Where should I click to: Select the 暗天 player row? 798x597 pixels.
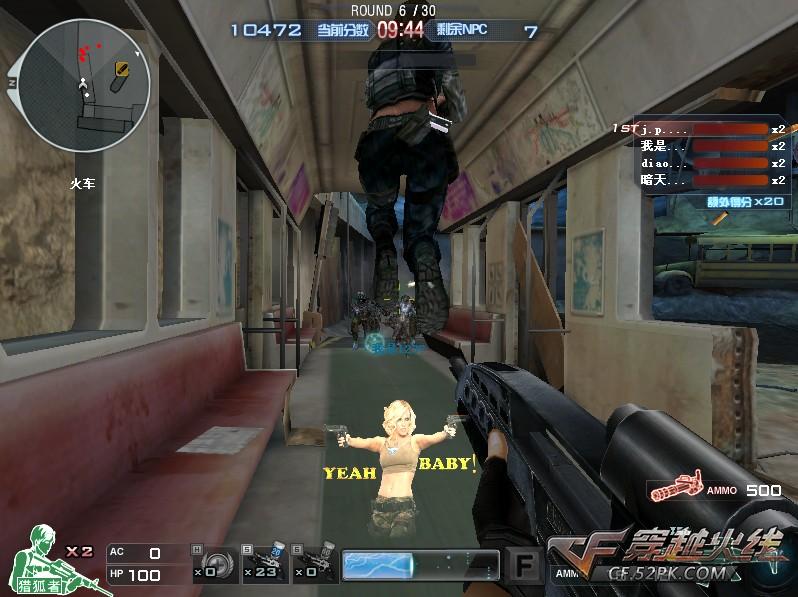click(x=700, y=181)
